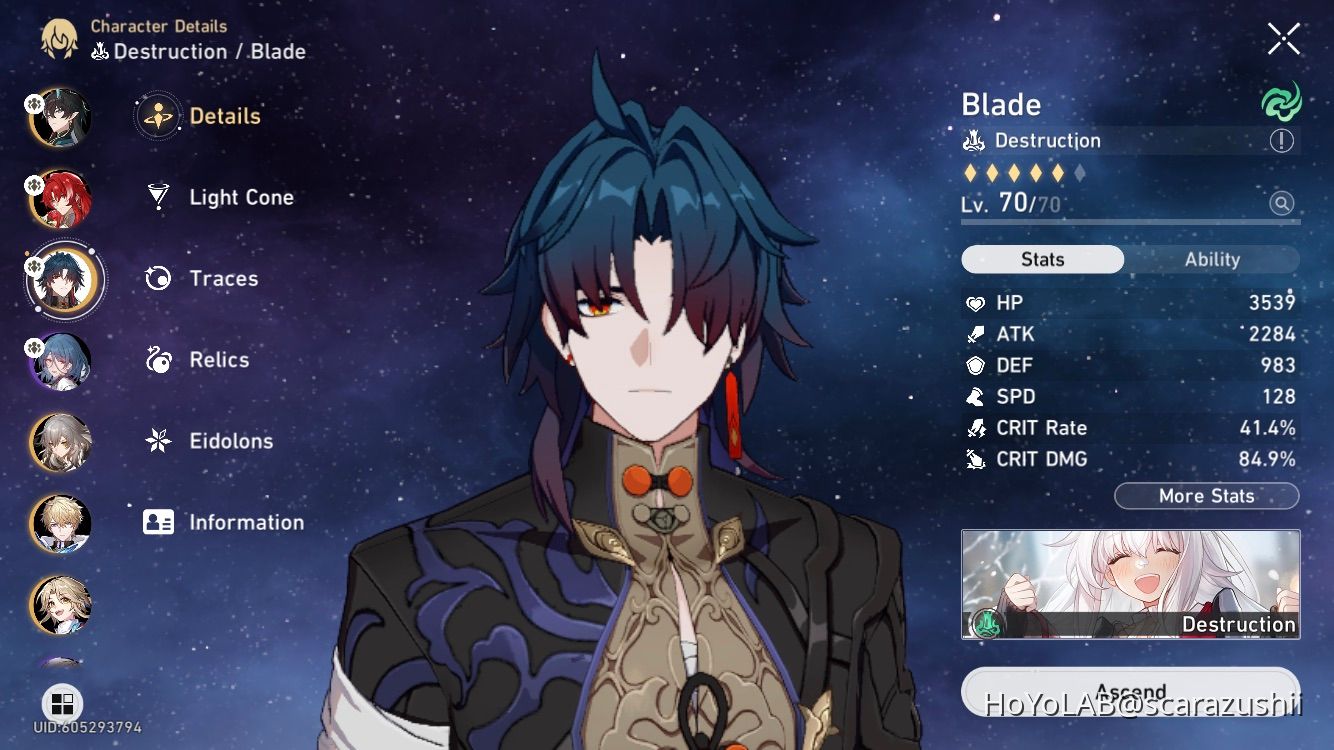Screen dimensions: 1334x750
Task: Open the magnifier preview icon near the level bar
Action: (1281, 202)
